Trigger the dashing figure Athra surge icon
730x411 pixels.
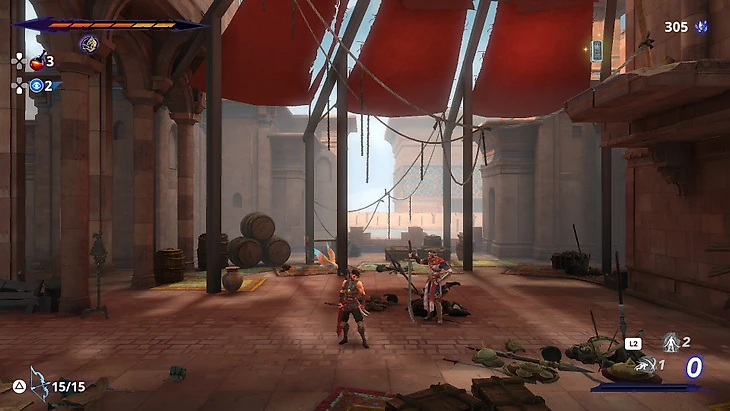[x=647, y=364]
